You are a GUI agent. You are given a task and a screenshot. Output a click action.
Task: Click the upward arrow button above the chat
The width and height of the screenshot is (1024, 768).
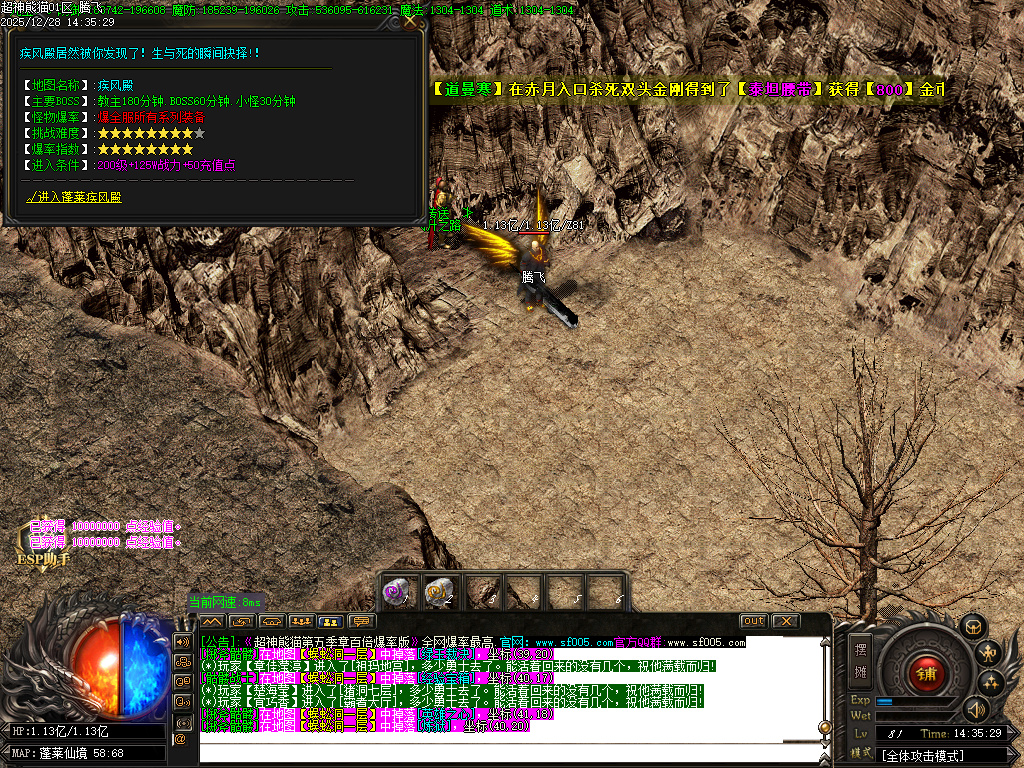[x=213, y=621]
